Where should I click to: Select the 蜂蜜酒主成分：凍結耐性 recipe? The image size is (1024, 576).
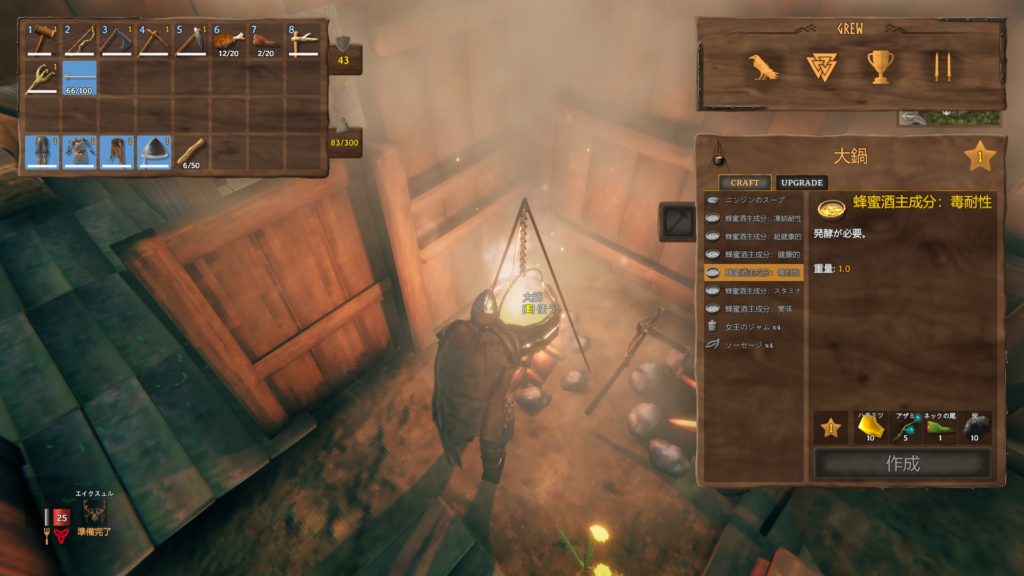coord(755,218)
